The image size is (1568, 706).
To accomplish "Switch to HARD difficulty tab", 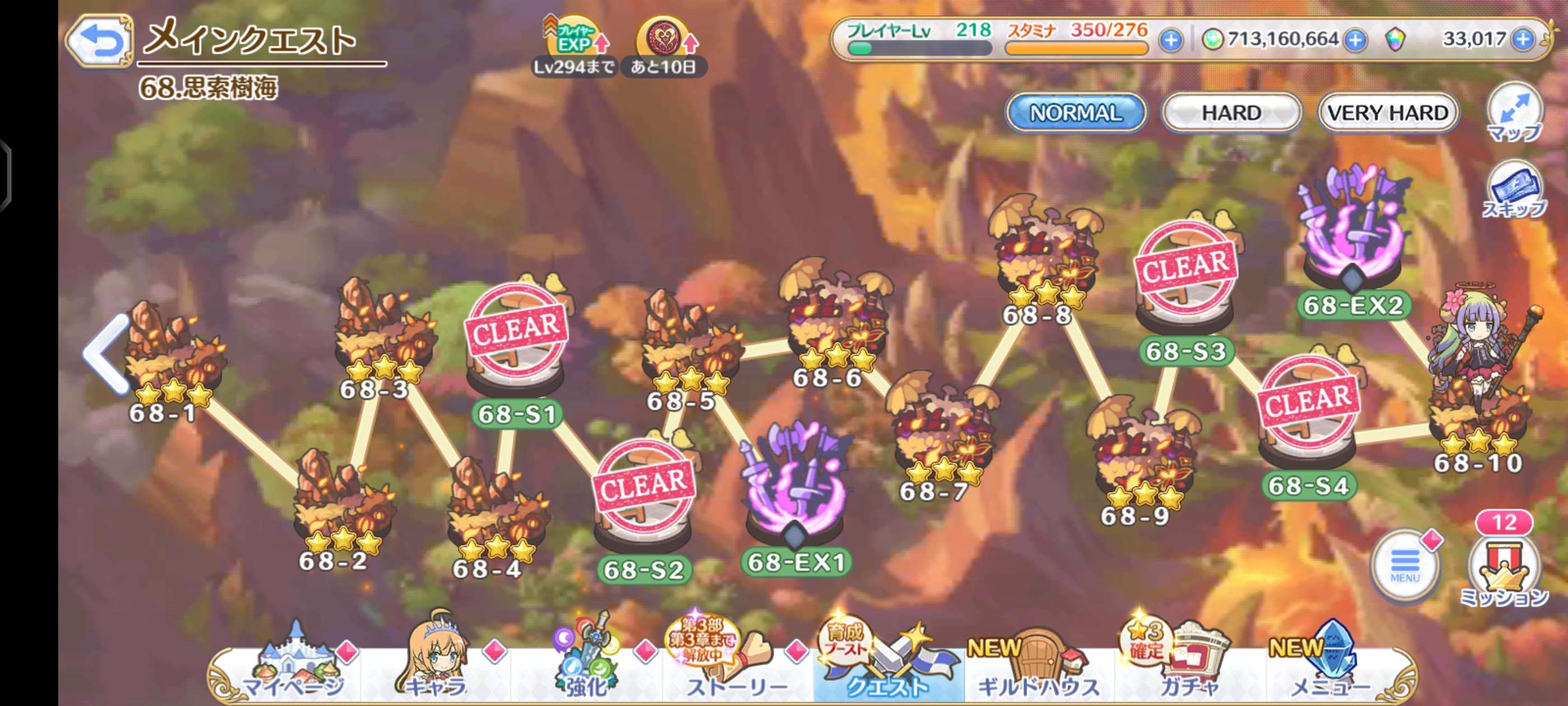I will (1231, 113).
